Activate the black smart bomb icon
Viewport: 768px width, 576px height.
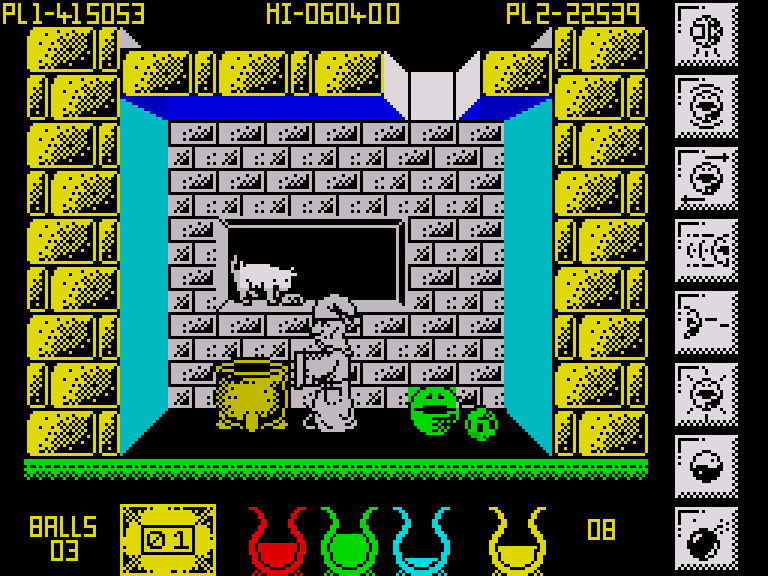click(706, 538)
